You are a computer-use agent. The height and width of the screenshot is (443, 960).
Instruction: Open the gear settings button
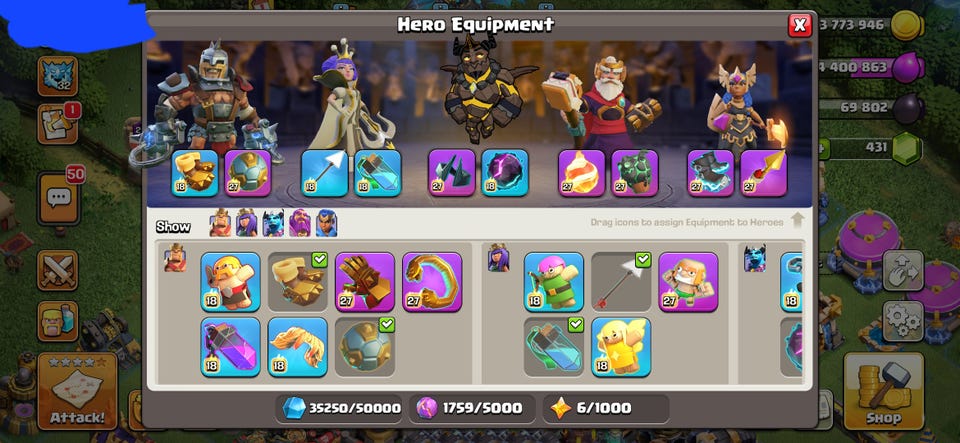point(903,320)
